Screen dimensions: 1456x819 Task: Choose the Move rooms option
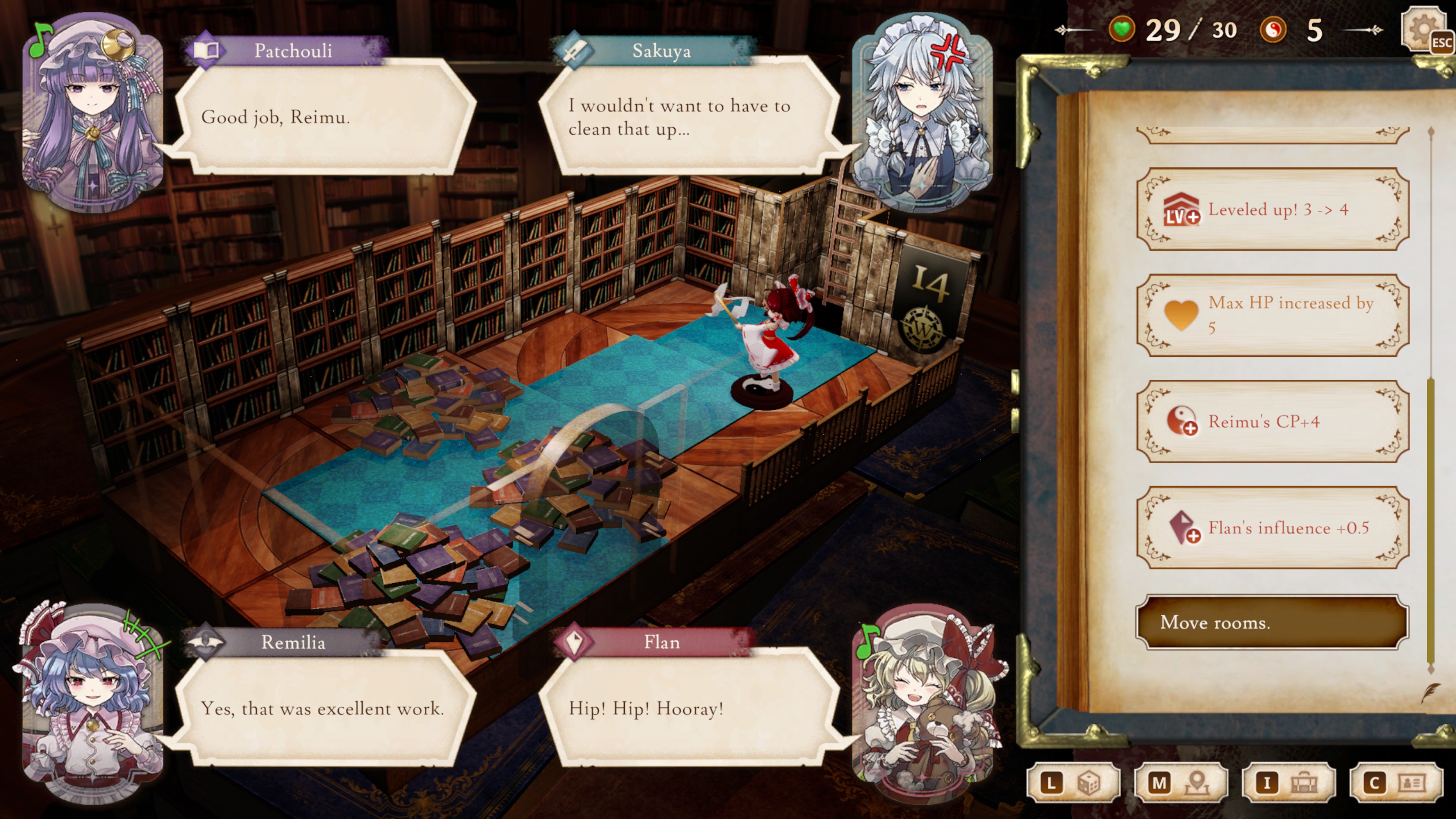pos(1272,622)
